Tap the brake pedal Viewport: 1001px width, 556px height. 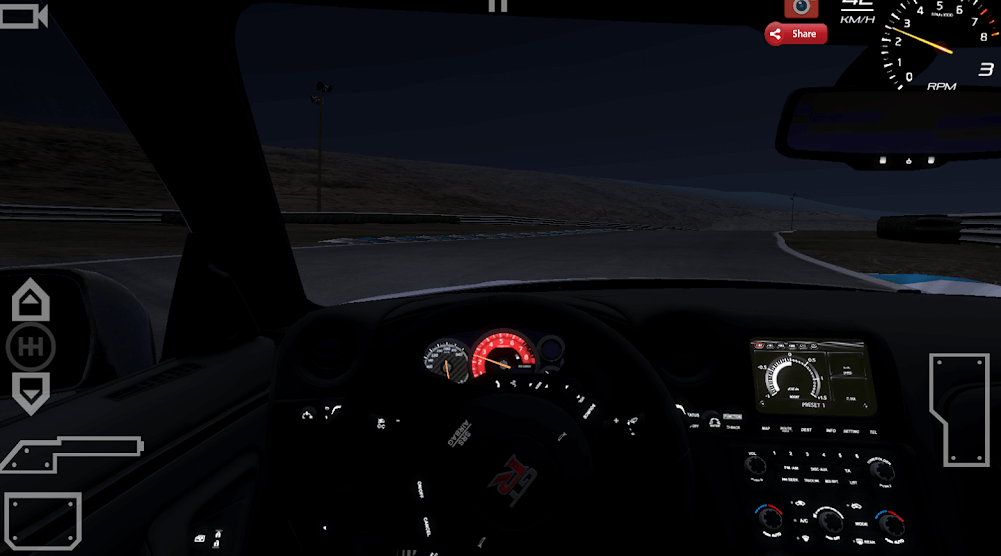click(42, 519)
